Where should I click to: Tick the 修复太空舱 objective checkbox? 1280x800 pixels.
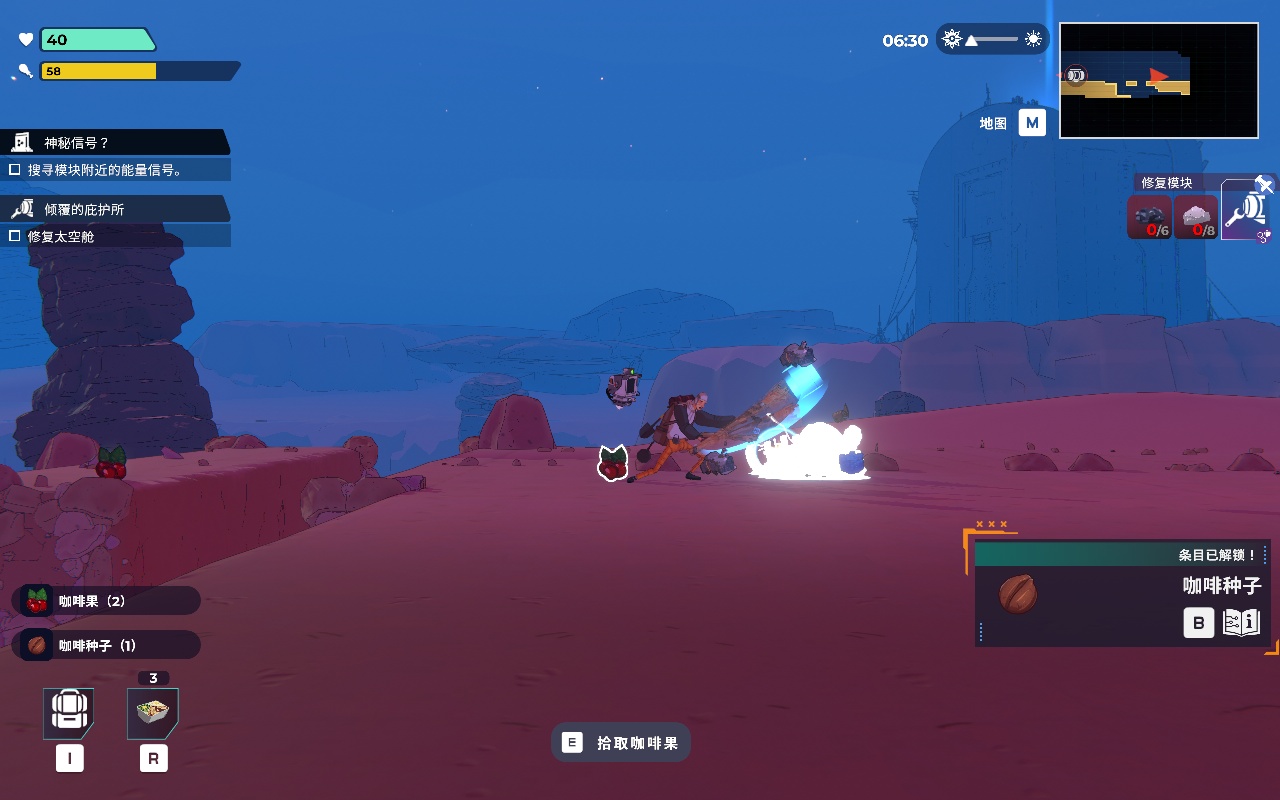pyautogui.click(x=15, y=236)
